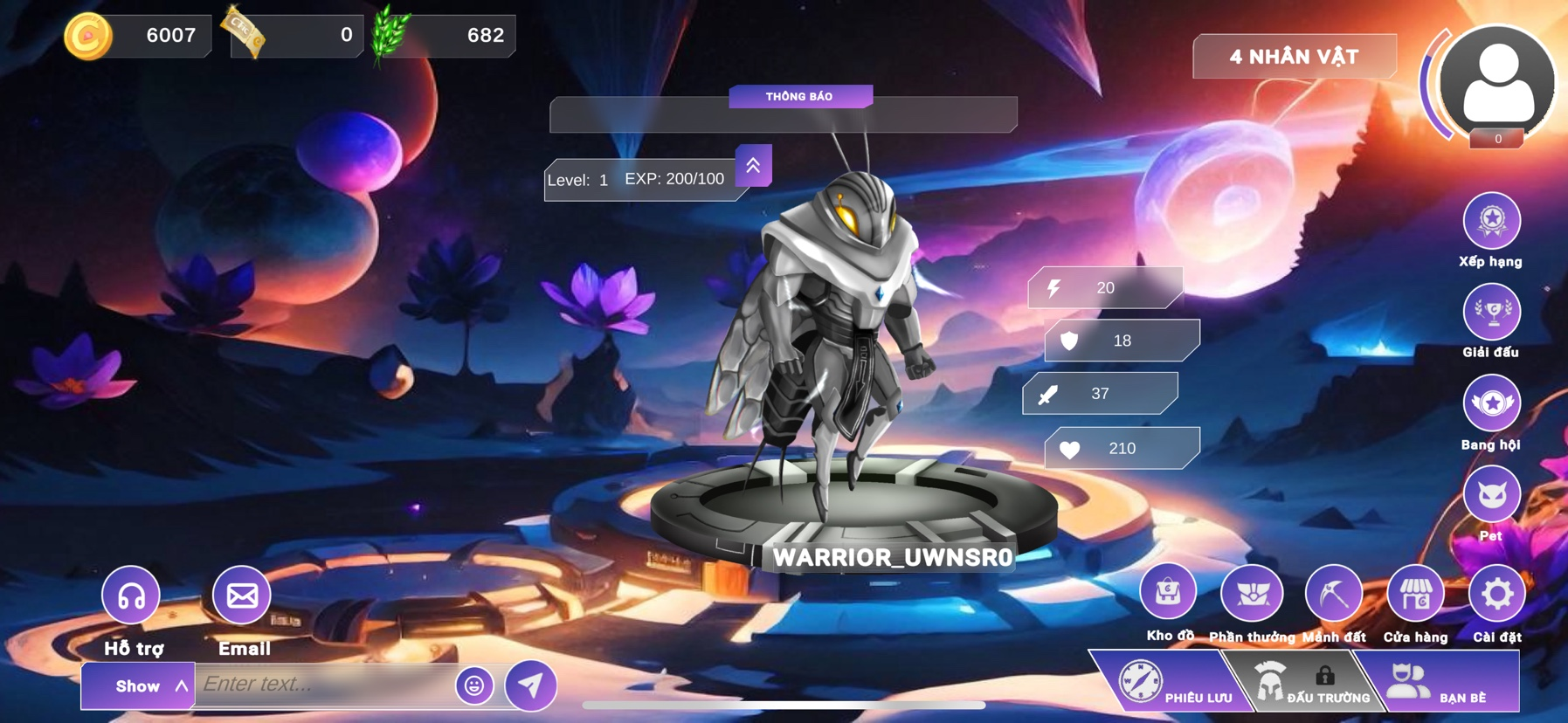The height and width of the screenshot is (723, 1568).
Task: Click the 4 Nhân Vật characters button
Action: tap(1294, 57)
